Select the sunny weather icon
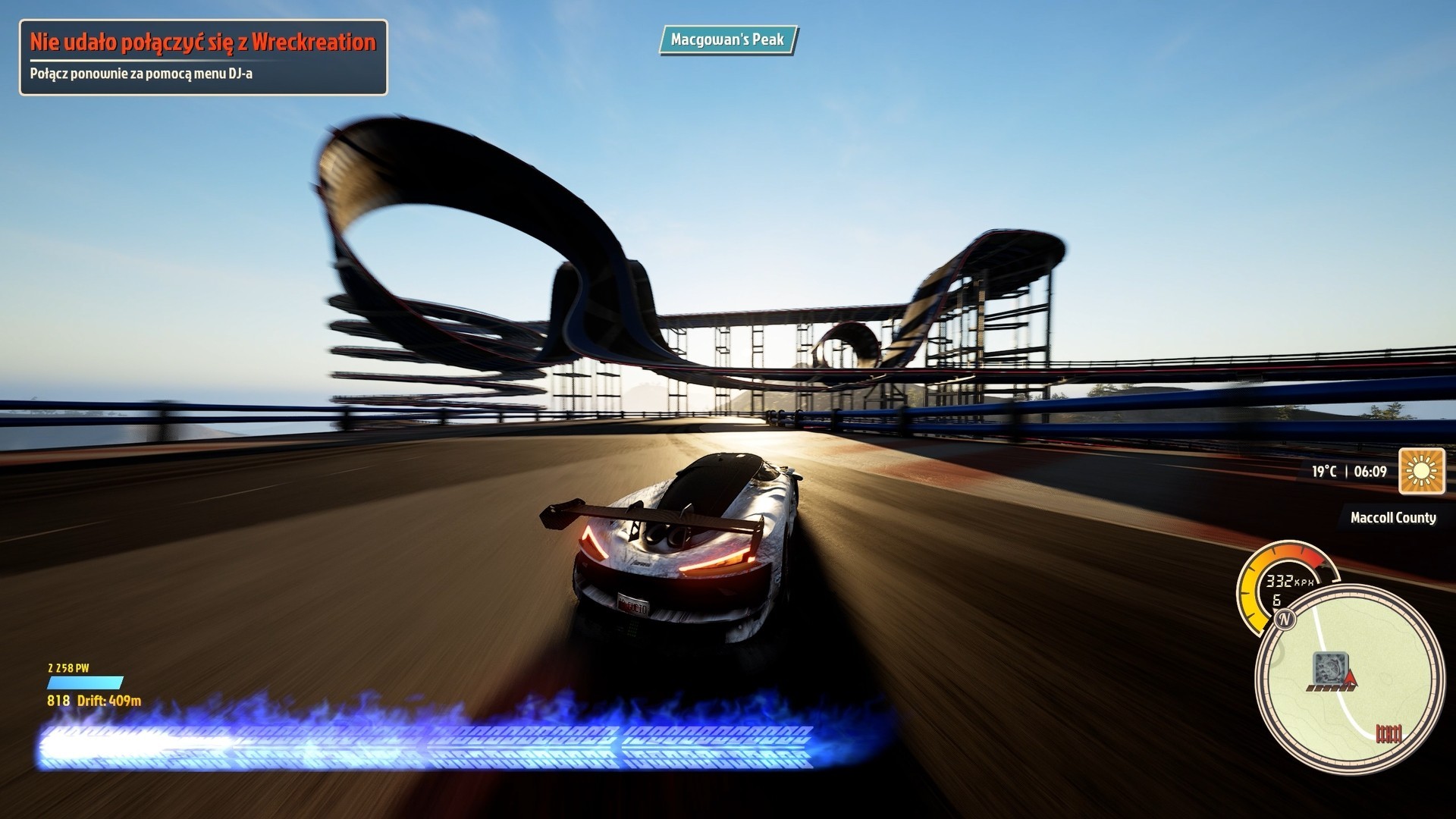 (1422, 471)
